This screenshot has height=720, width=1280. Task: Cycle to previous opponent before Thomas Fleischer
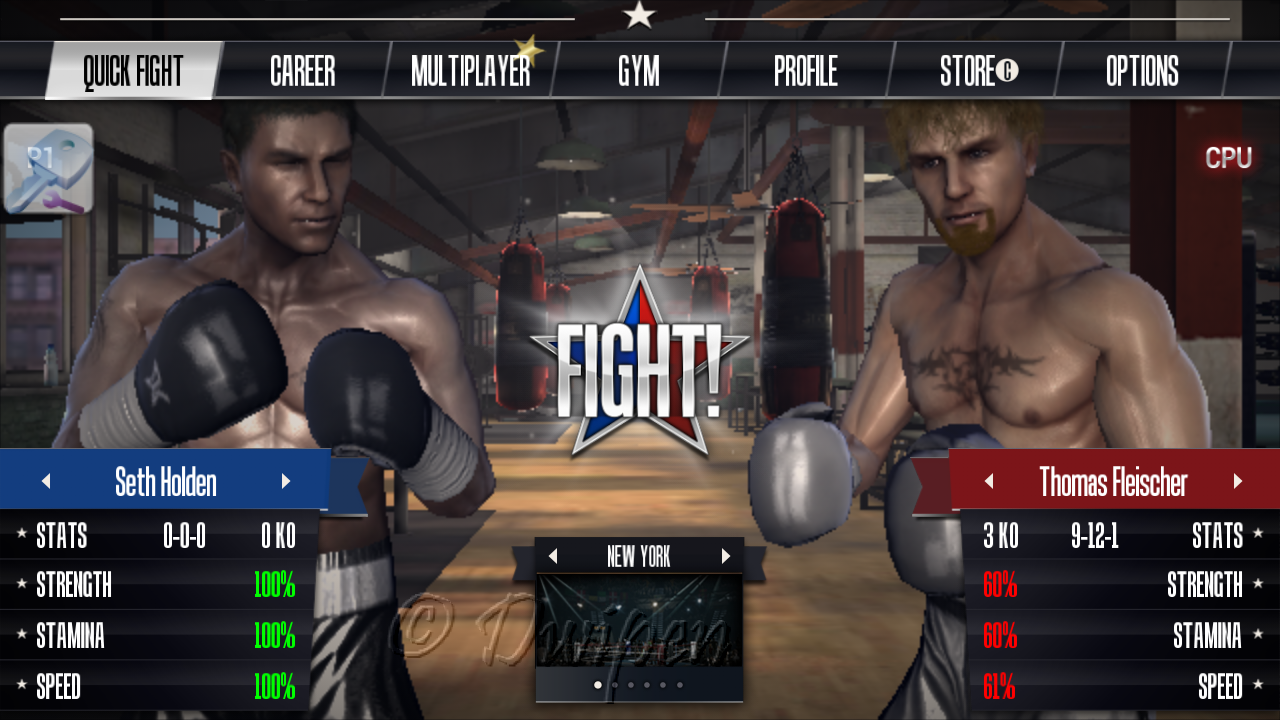tap(989, 482)
